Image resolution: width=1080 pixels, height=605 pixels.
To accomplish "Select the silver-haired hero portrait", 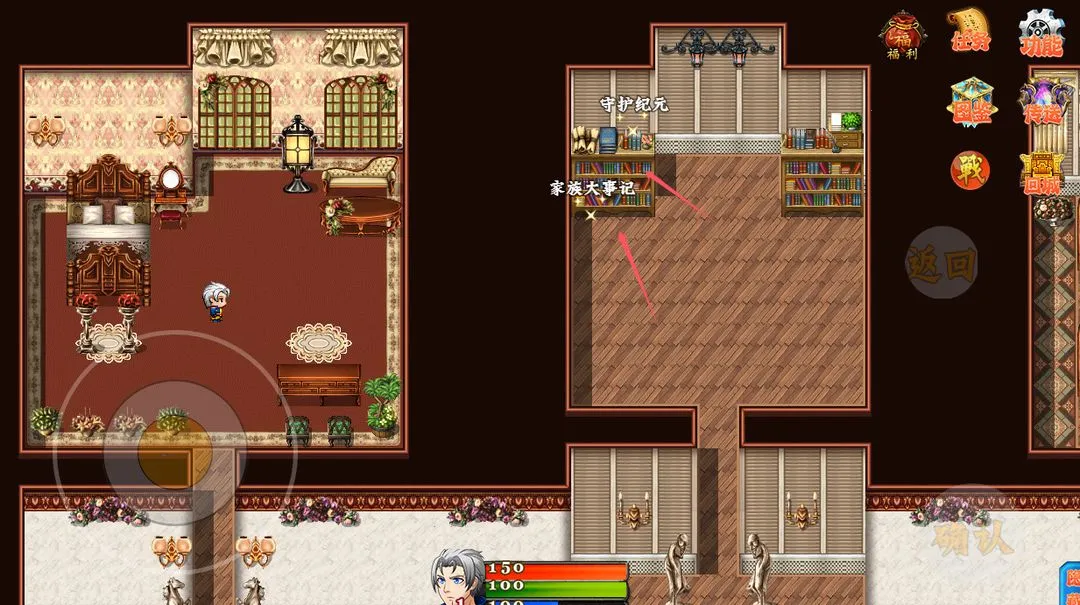I will point(458,579).
